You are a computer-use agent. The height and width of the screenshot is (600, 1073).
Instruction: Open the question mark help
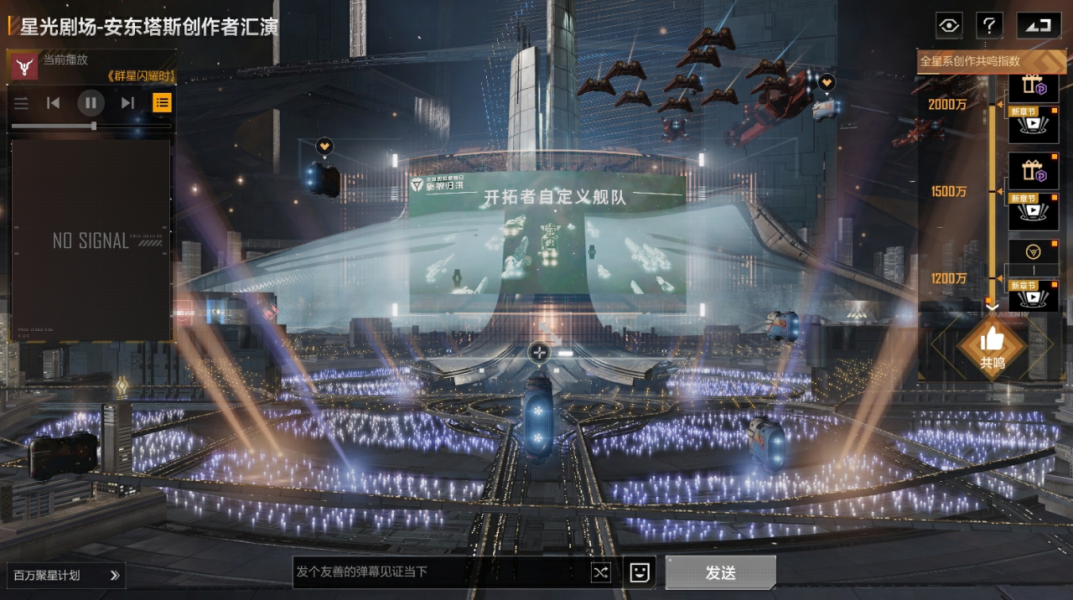tap(989, 25)
